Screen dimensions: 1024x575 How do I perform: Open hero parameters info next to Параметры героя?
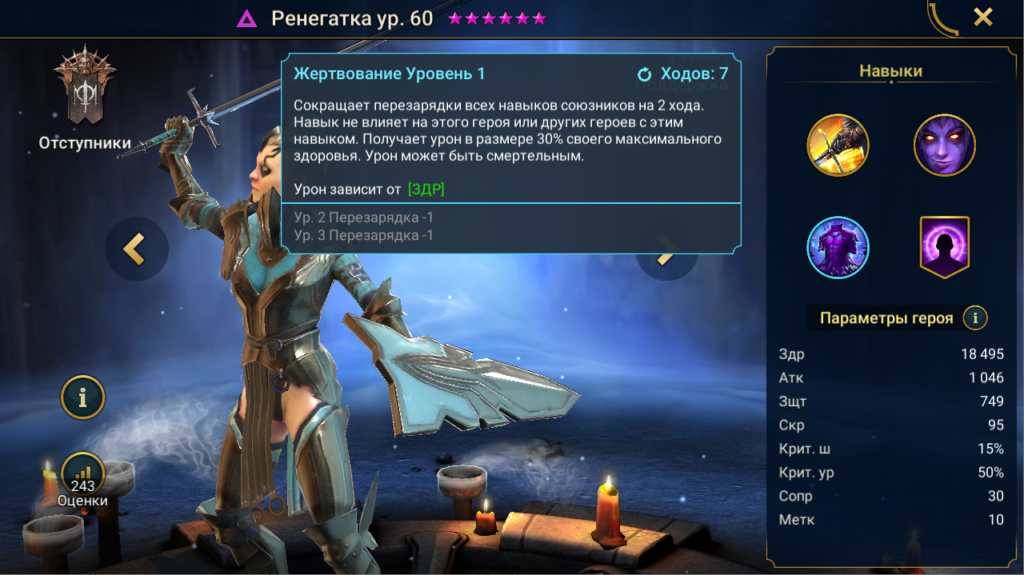[975, 318]
